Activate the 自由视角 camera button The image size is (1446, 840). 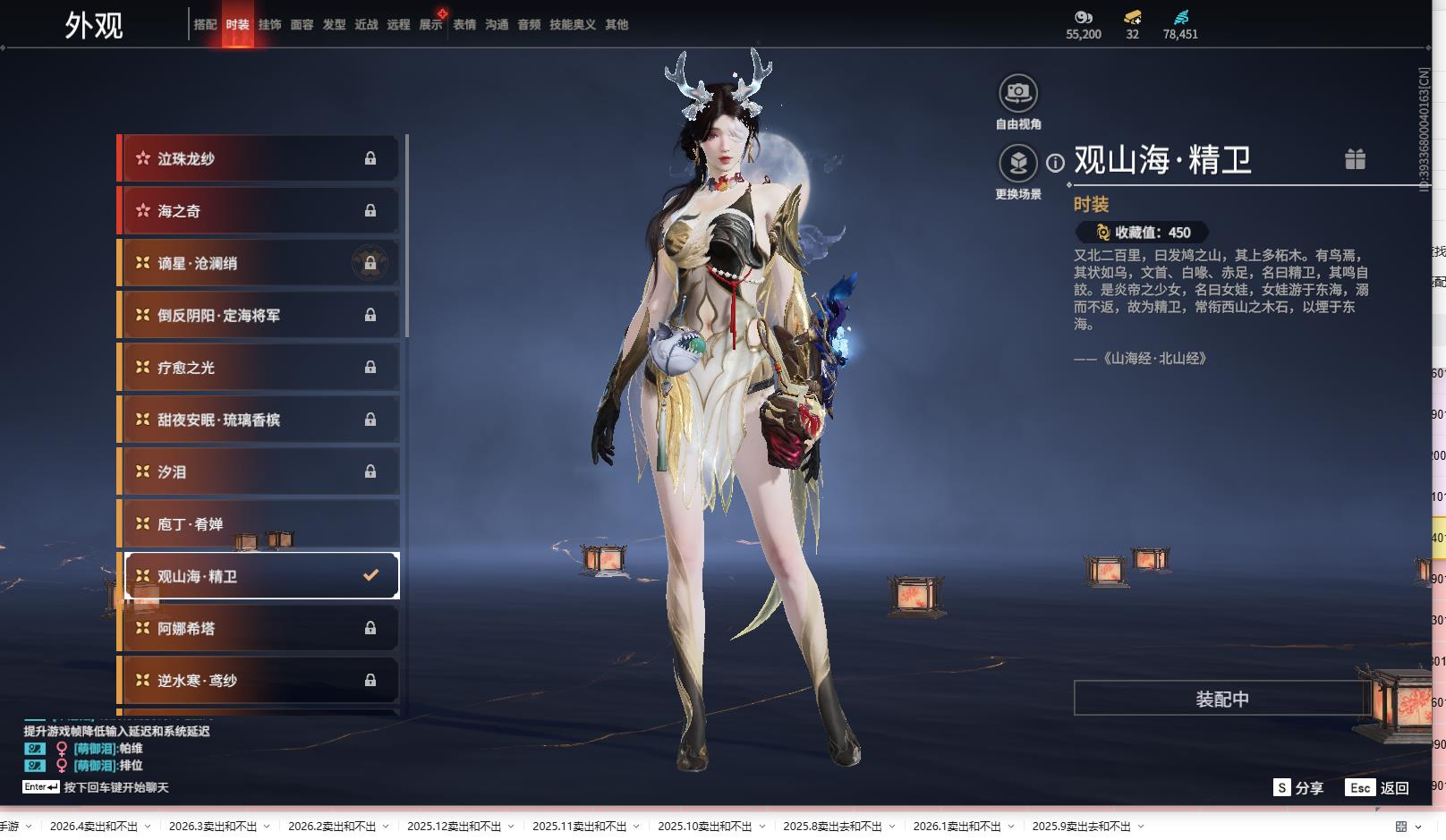click(1018, 93)
